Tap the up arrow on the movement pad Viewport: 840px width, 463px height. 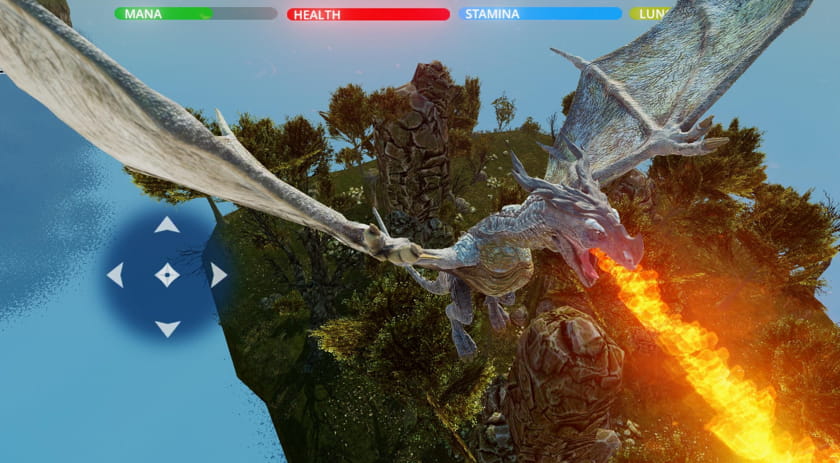tap(167, 225)
